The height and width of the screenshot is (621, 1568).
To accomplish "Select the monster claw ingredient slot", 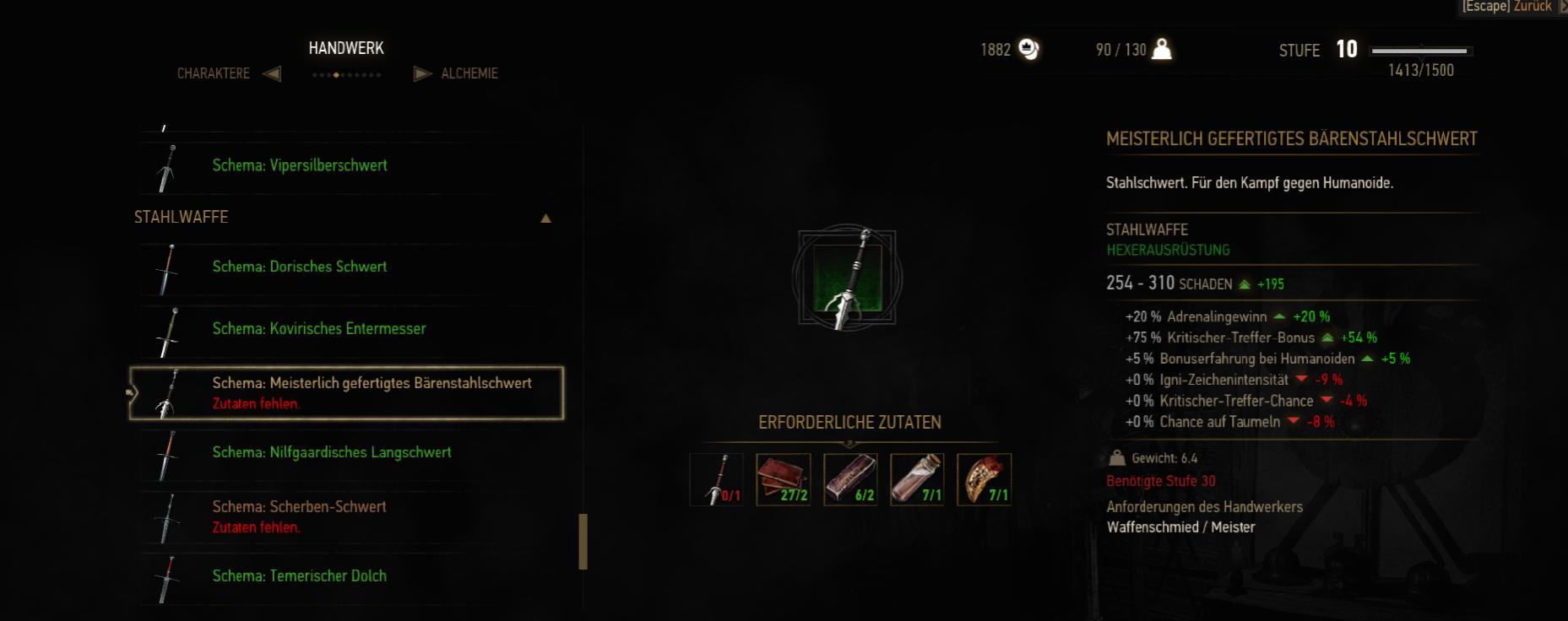I will (x=985, y=479).
